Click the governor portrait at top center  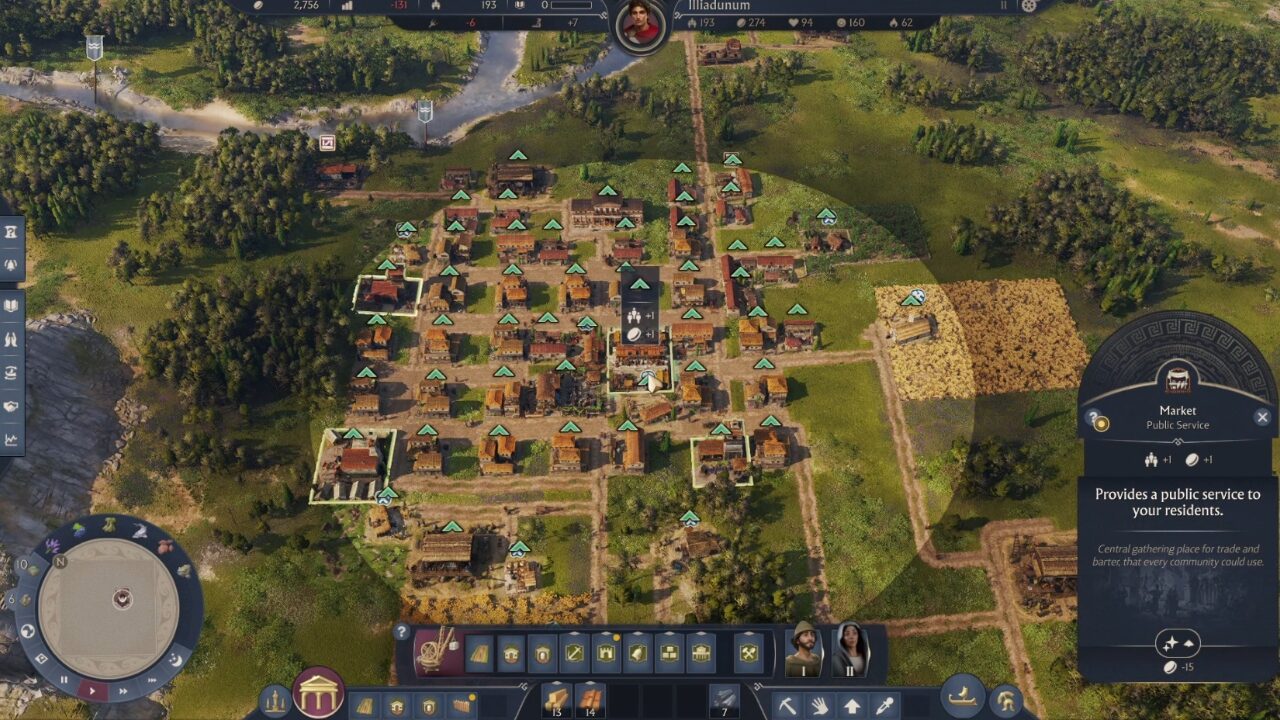[x=641, y=23]
